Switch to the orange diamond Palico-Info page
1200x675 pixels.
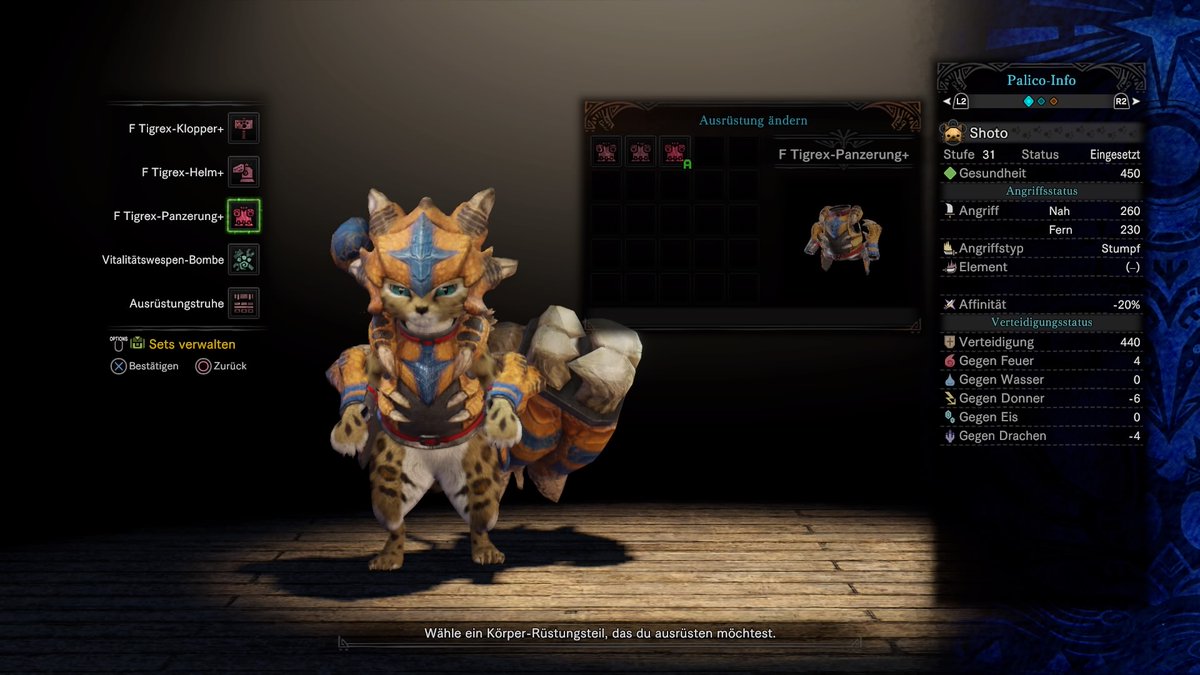click(x=1053, y=101)
